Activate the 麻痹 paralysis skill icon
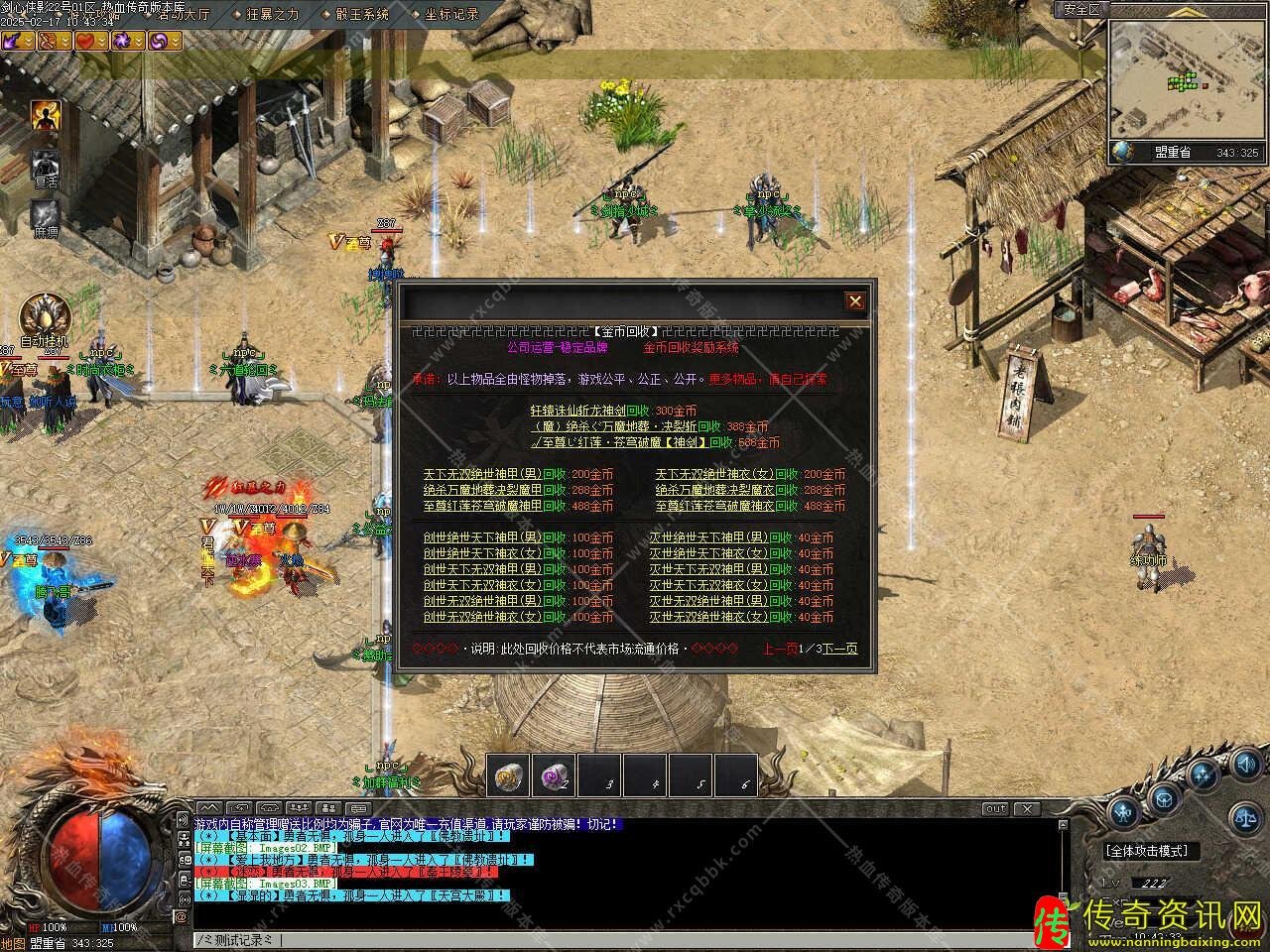Image resolution: width=1270 pixels, height=952 pixels. pos(45,215)
